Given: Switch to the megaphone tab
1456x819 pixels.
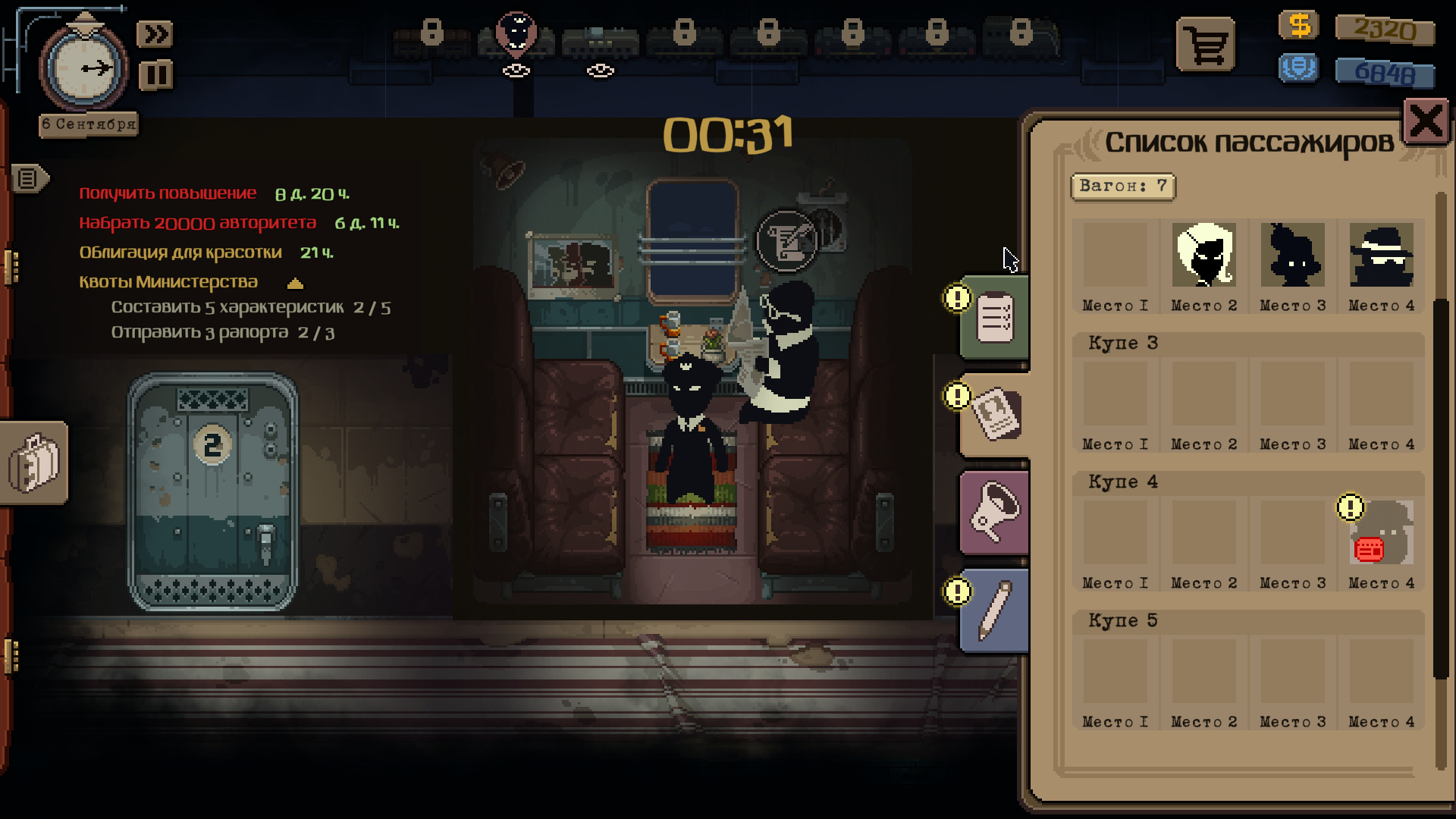Looking at the screenshot, I should click(x=994, y=513).
